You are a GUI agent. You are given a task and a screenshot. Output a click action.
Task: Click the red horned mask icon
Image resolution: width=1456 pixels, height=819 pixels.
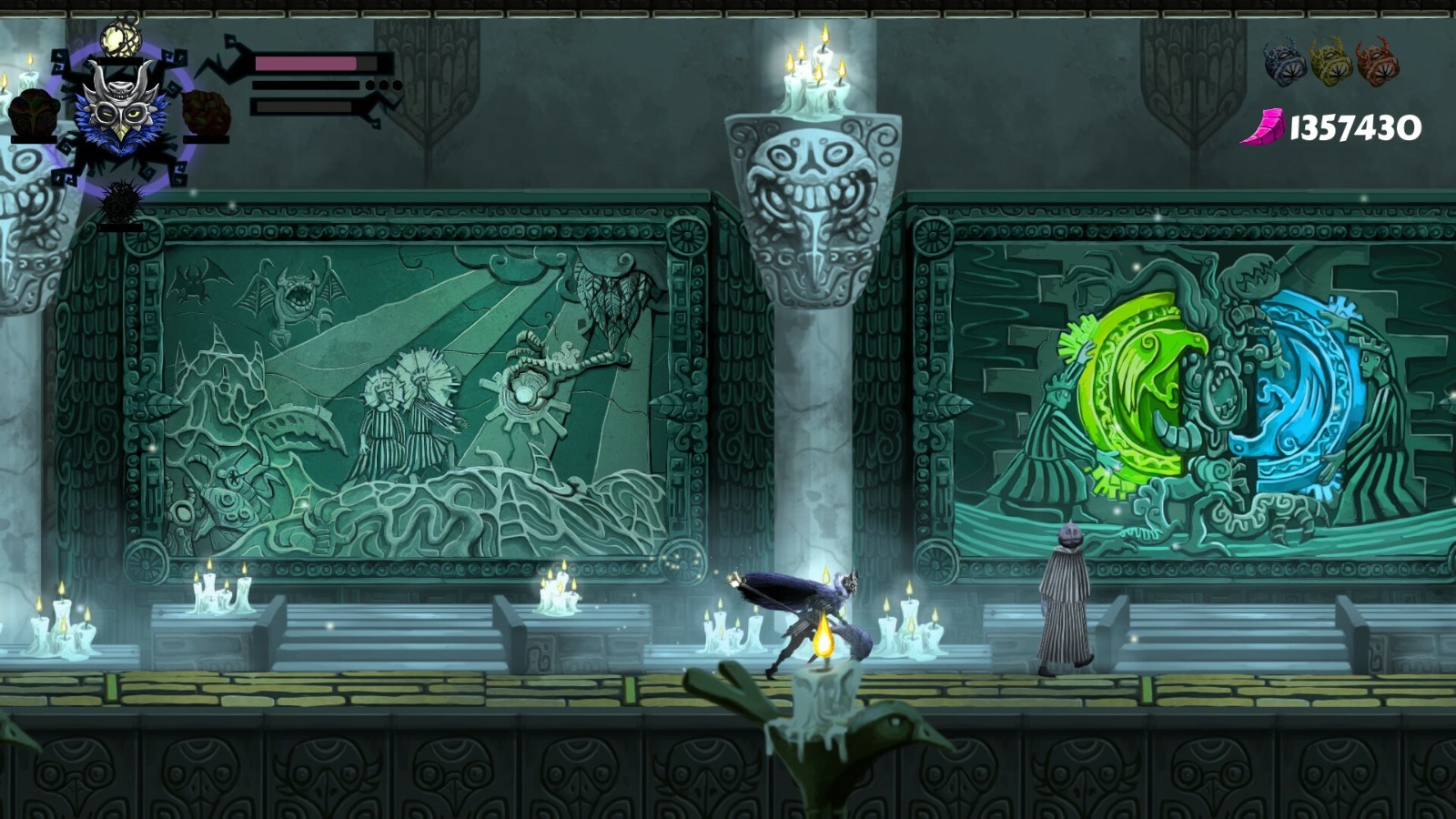pos(1377,62)
